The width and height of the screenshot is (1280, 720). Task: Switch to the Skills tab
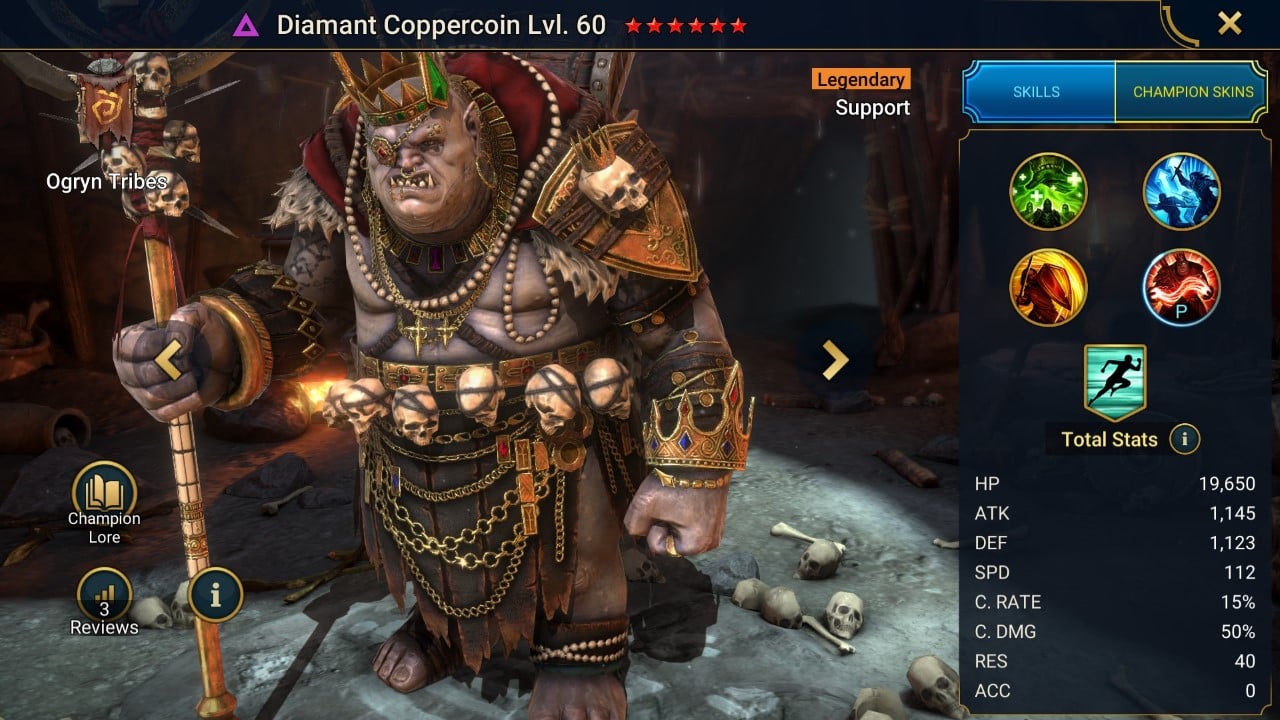[x=1037, y=92]
